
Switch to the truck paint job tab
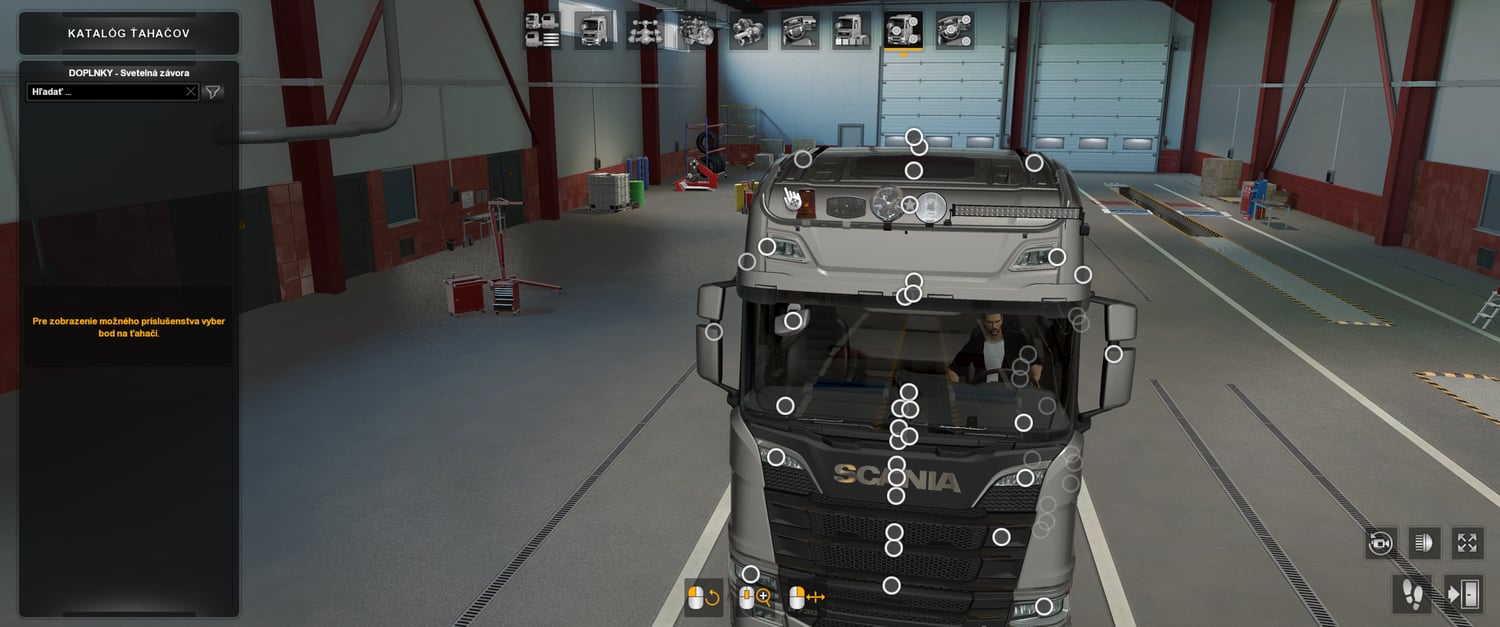(852, 31)
